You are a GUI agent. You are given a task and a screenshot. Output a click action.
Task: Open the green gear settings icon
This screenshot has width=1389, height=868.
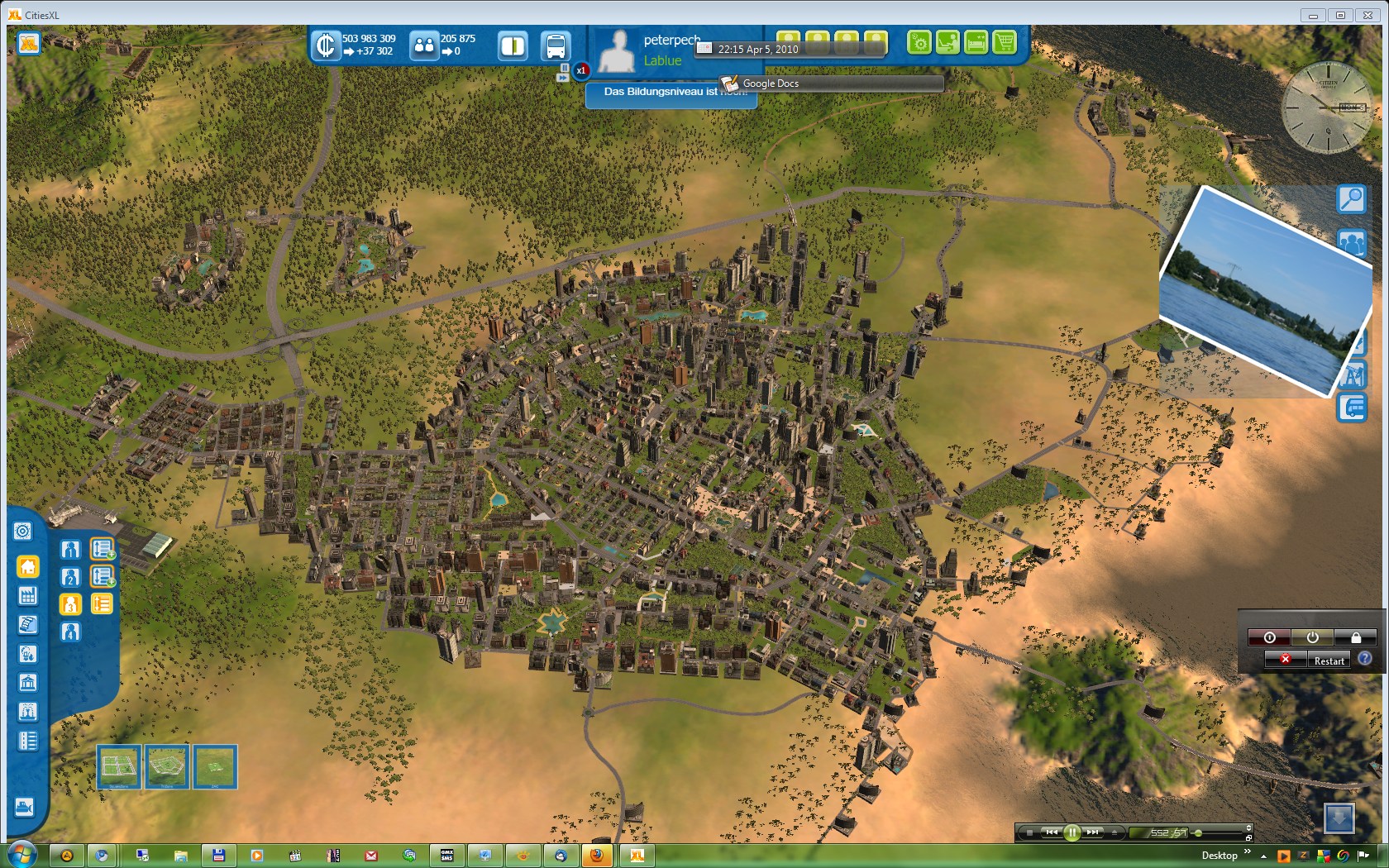tap(919, 42)
